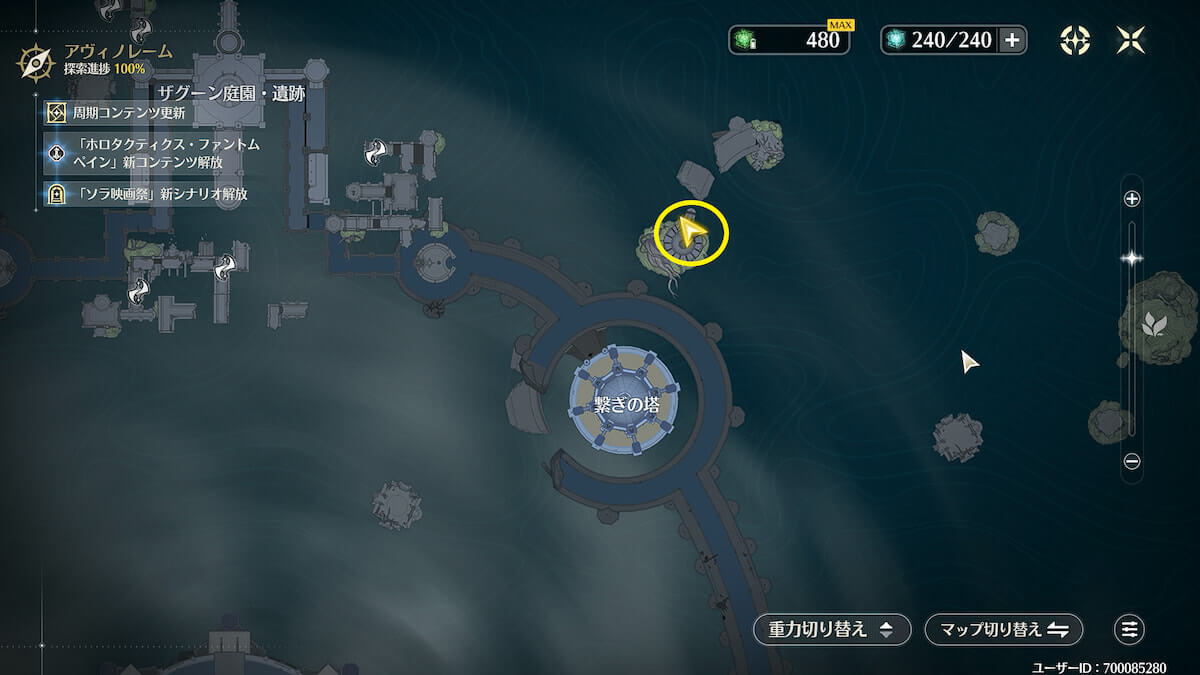The width and height of the screenshot is (1200, 675).
Task: Click the map zoom slider handle
Action: point(1132,258)
